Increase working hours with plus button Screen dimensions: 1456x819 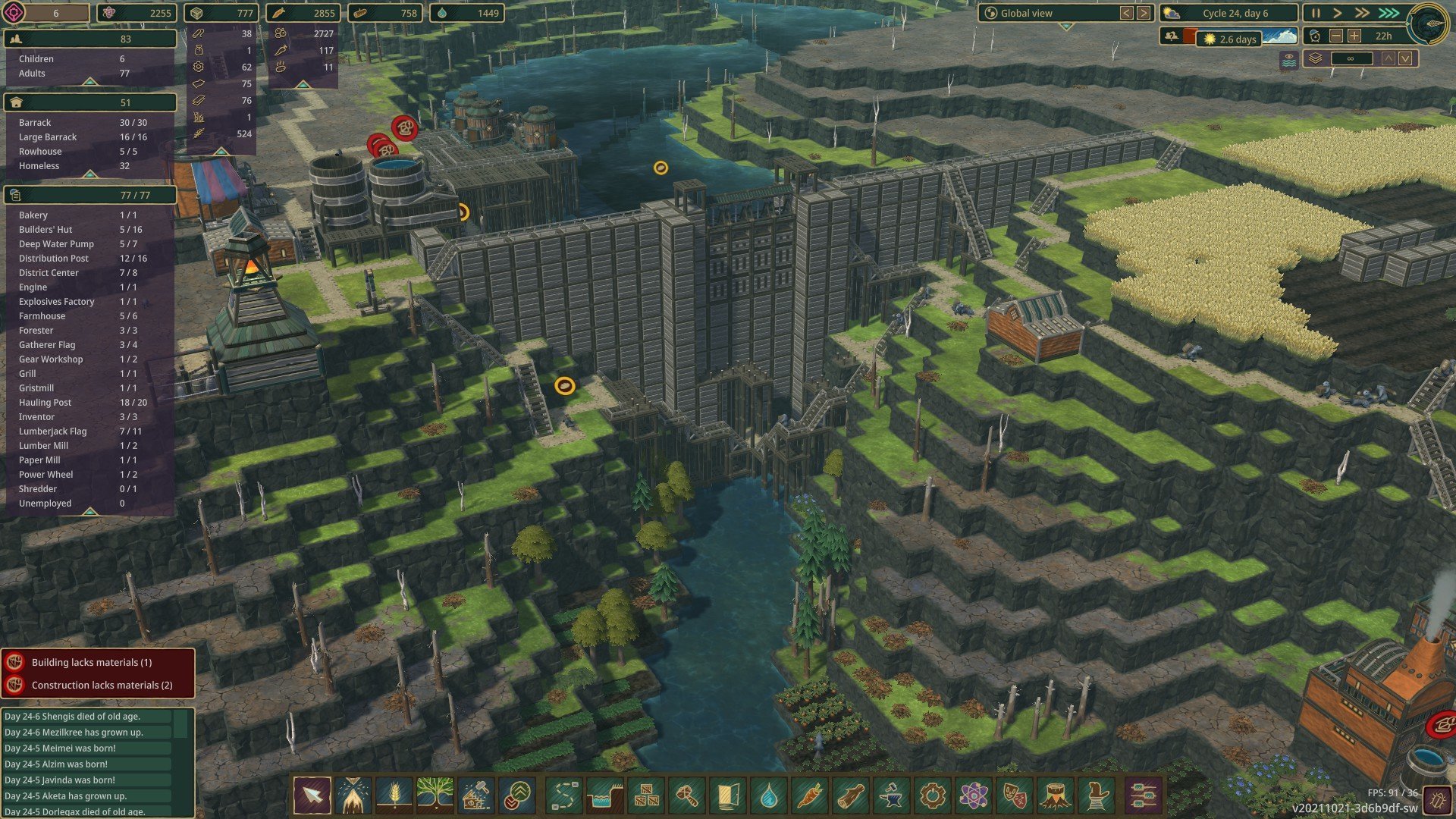click(x=1354, y=36)
